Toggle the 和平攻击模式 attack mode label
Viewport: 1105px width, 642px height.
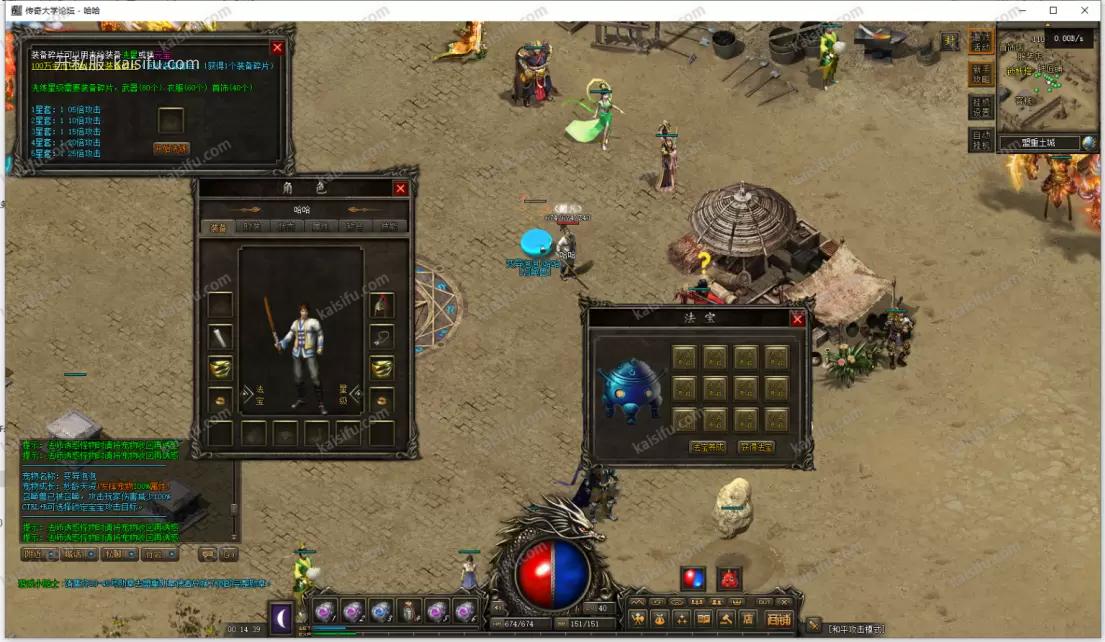(x=855, y=628)
